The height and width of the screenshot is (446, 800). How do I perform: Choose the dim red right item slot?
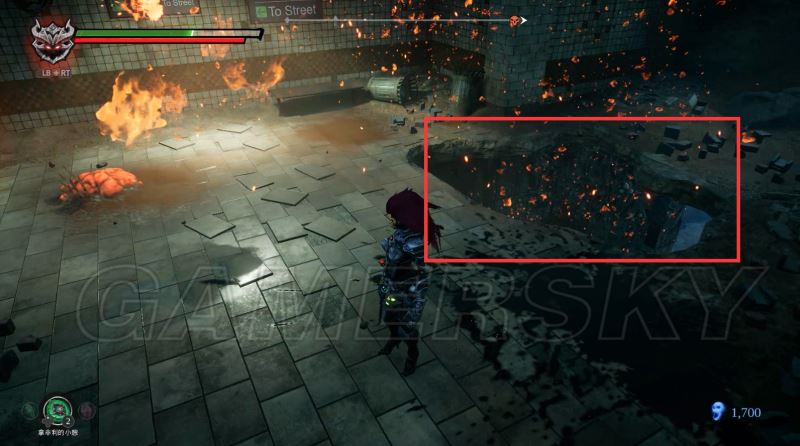[x=87, y=410]
